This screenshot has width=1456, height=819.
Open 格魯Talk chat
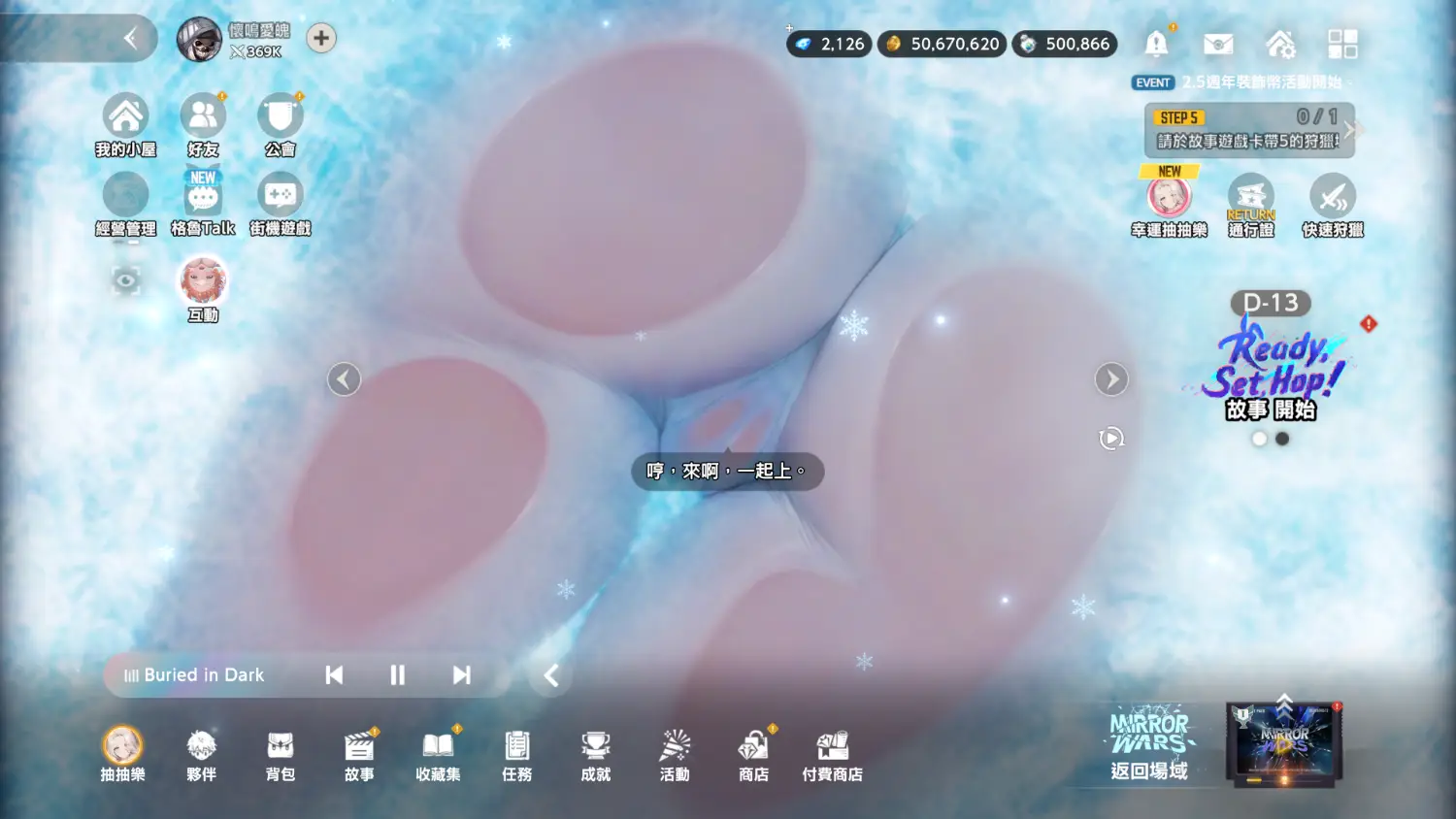click(x=203, y=198)
